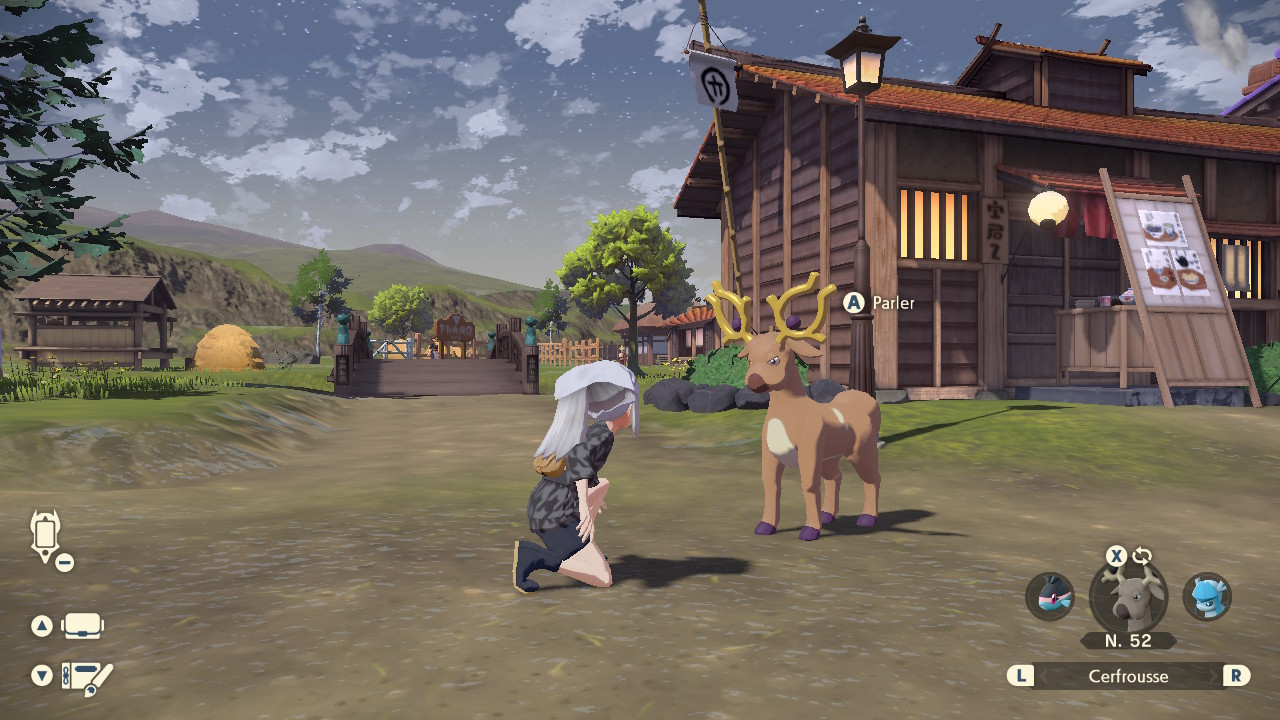Choose the Stantler portrait in the party selector

pos(1128,596)
